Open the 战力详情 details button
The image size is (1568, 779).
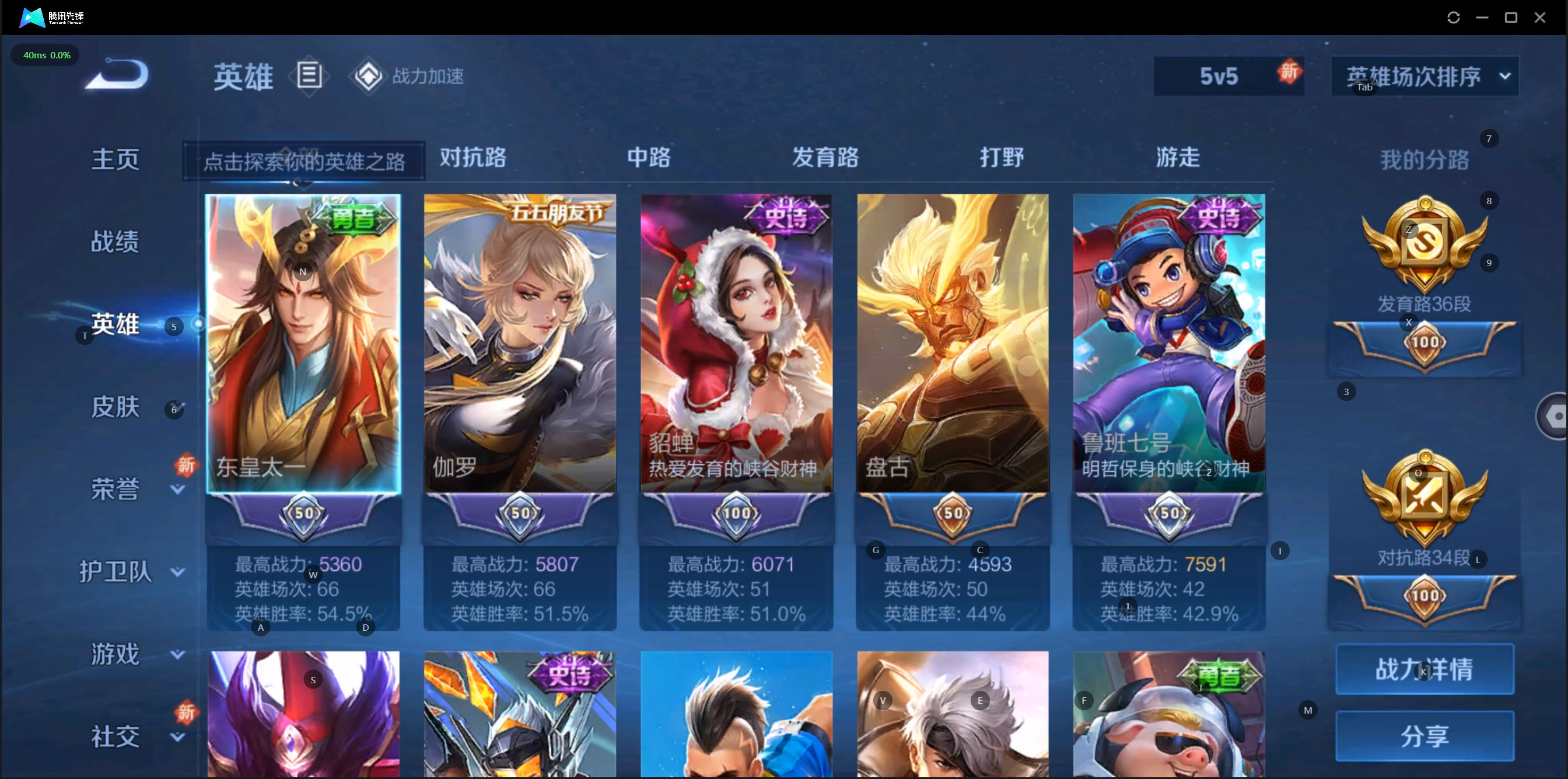[x=1424, y=669]
